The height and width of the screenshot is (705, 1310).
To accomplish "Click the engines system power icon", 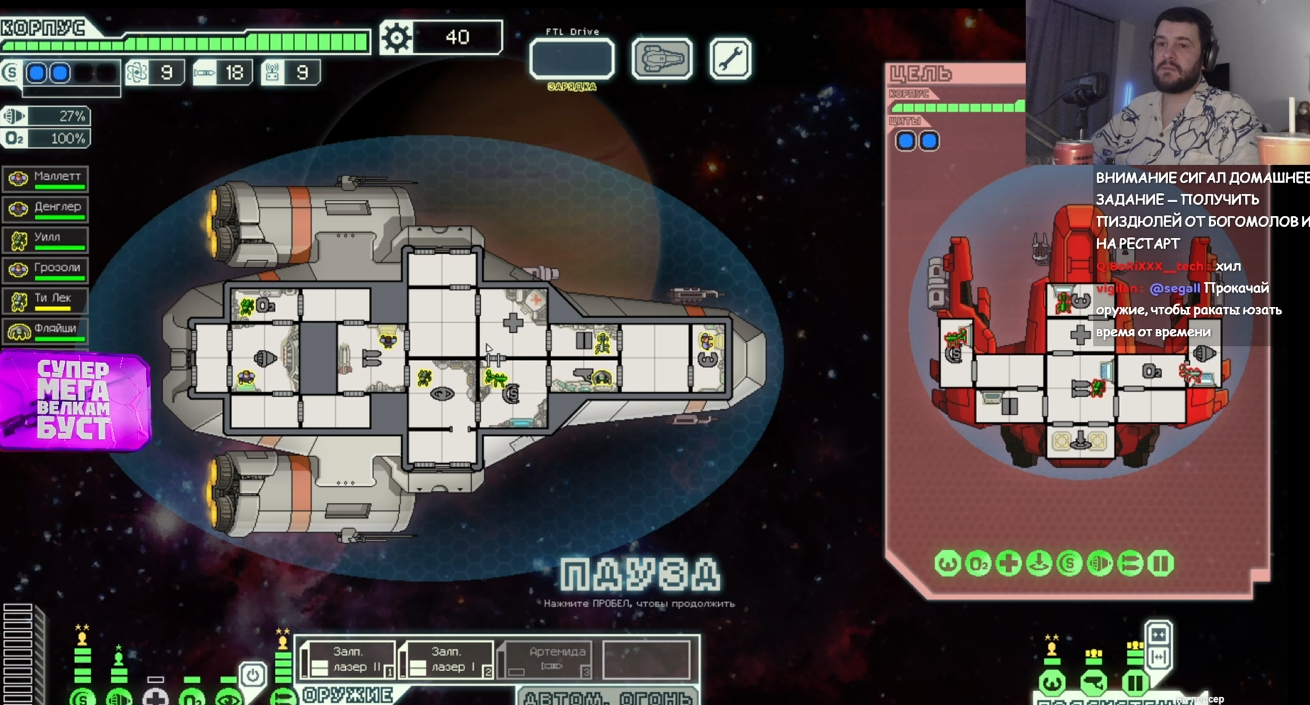I will pos(119,696).
